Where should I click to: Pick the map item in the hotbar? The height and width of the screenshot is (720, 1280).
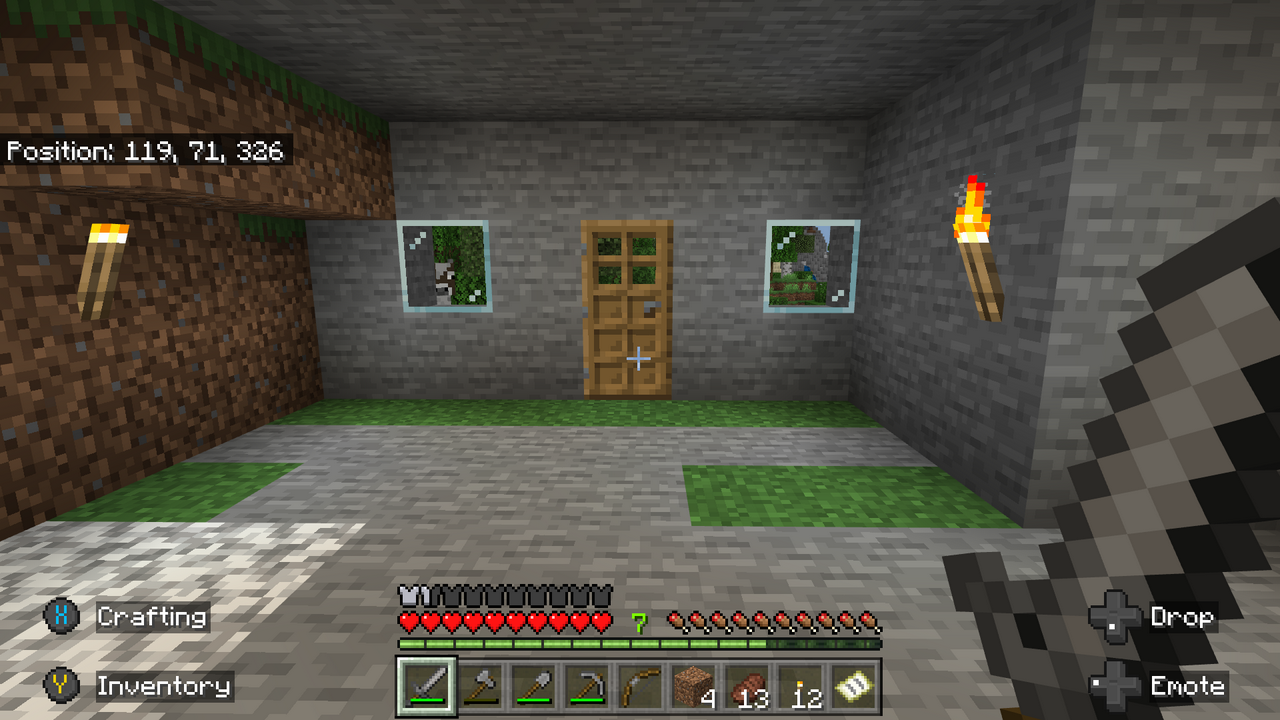(x=853, y=686)
